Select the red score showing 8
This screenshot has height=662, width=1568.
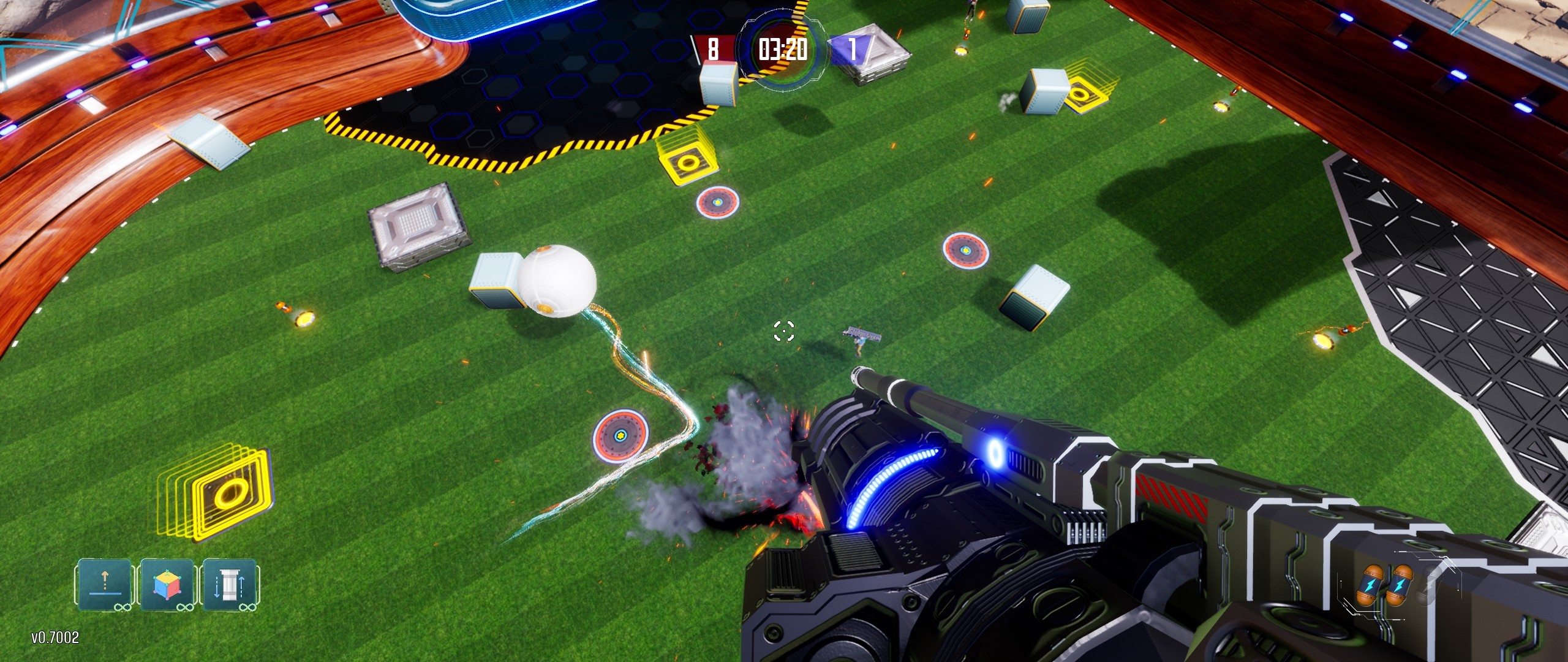tap(713, 48)
